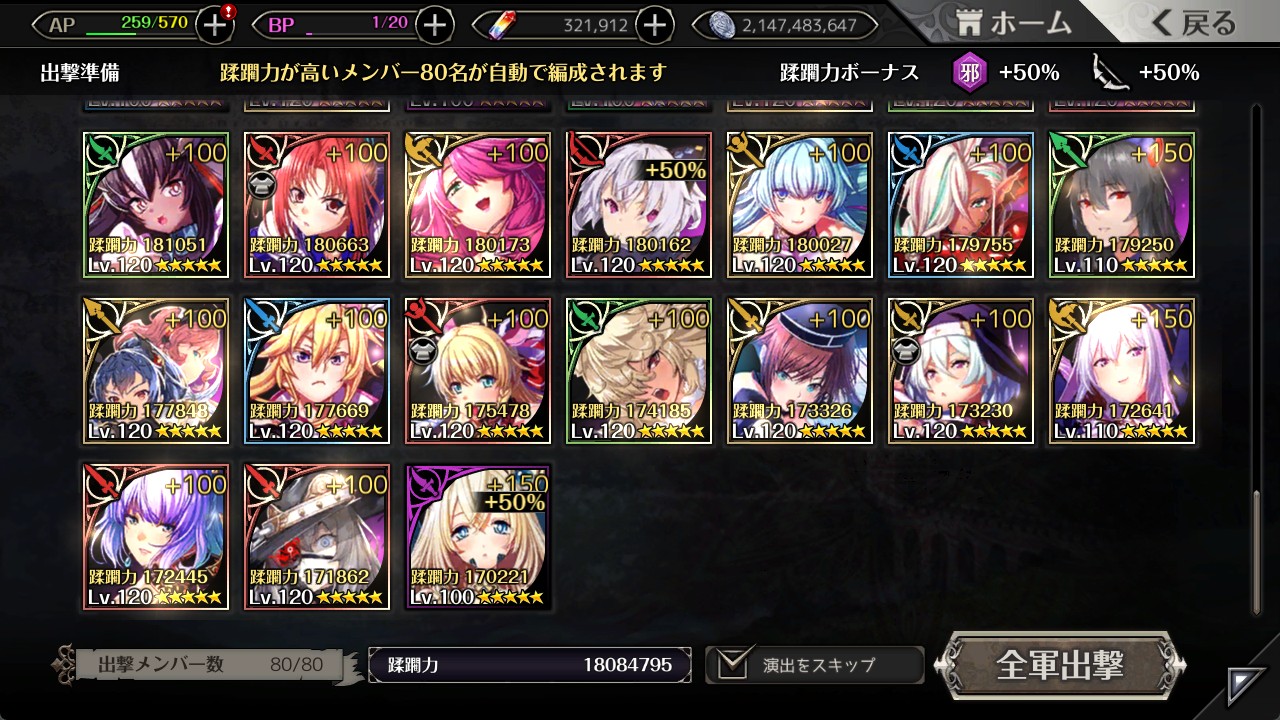Screen dimensions: 1280x720
Task: Select the member card with power 174185
Action: coord(639,371)
